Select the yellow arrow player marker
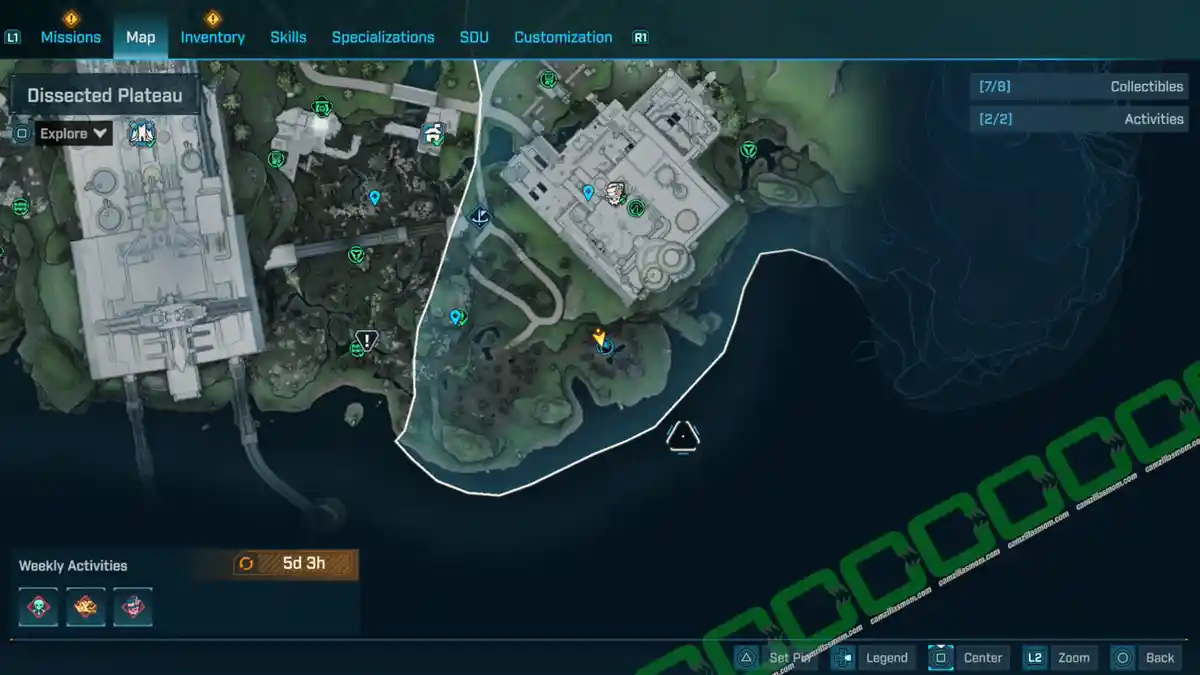The height and width of the screenshot is (675, 1200). (600, 336)
